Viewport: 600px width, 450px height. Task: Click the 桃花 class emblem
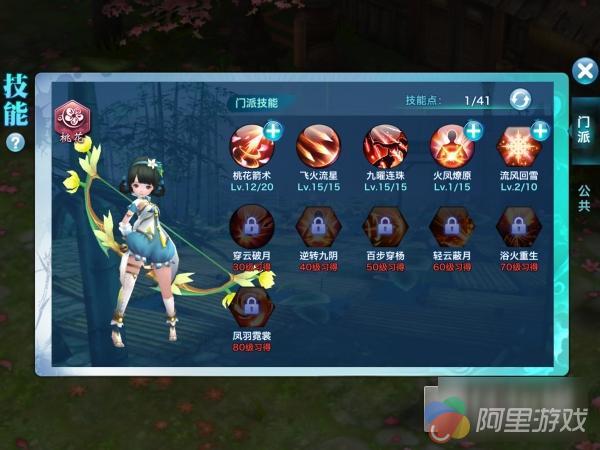tap(74, 120)
